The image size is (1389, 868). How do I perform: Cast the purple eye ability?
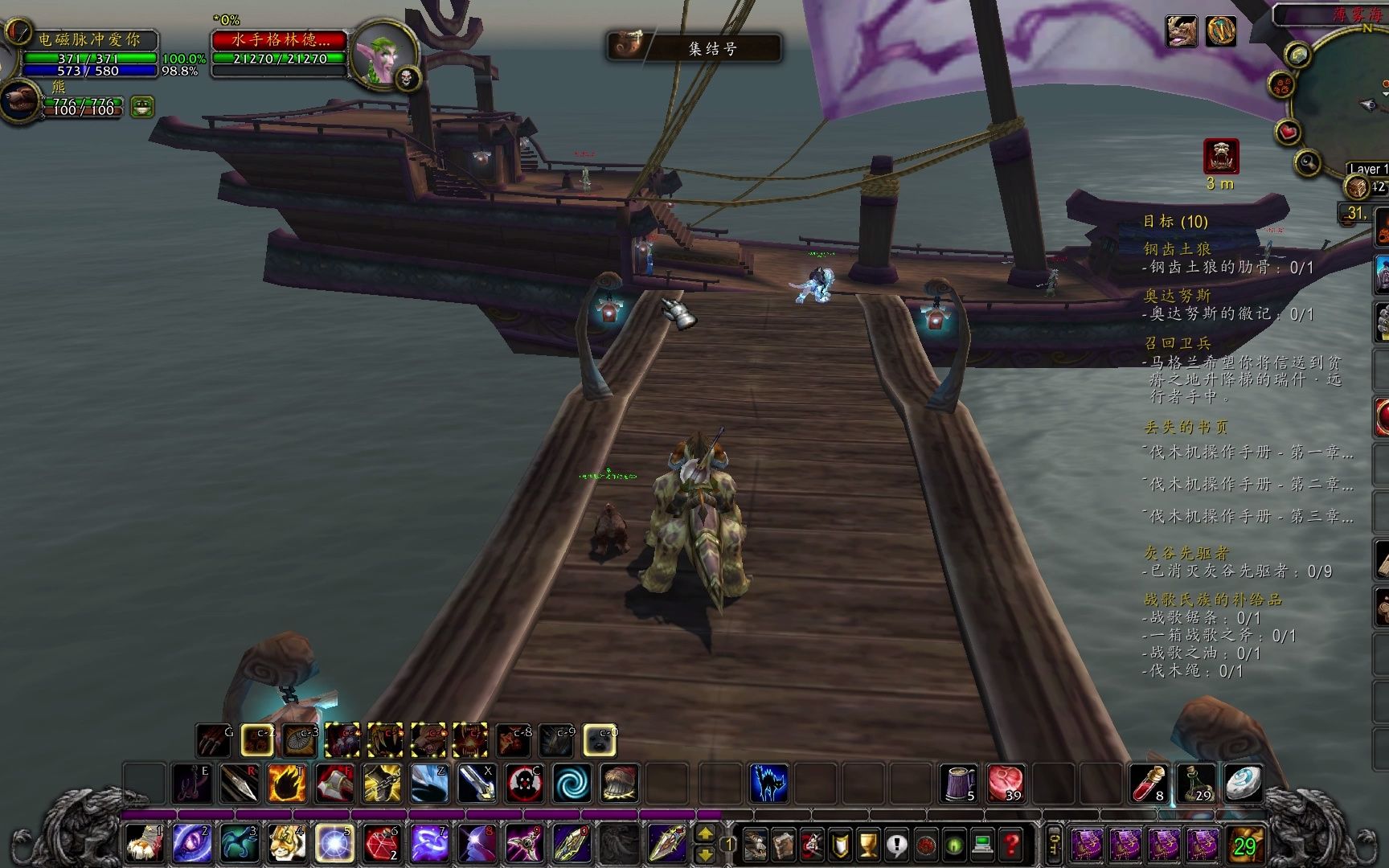click(x=192, y=844)
